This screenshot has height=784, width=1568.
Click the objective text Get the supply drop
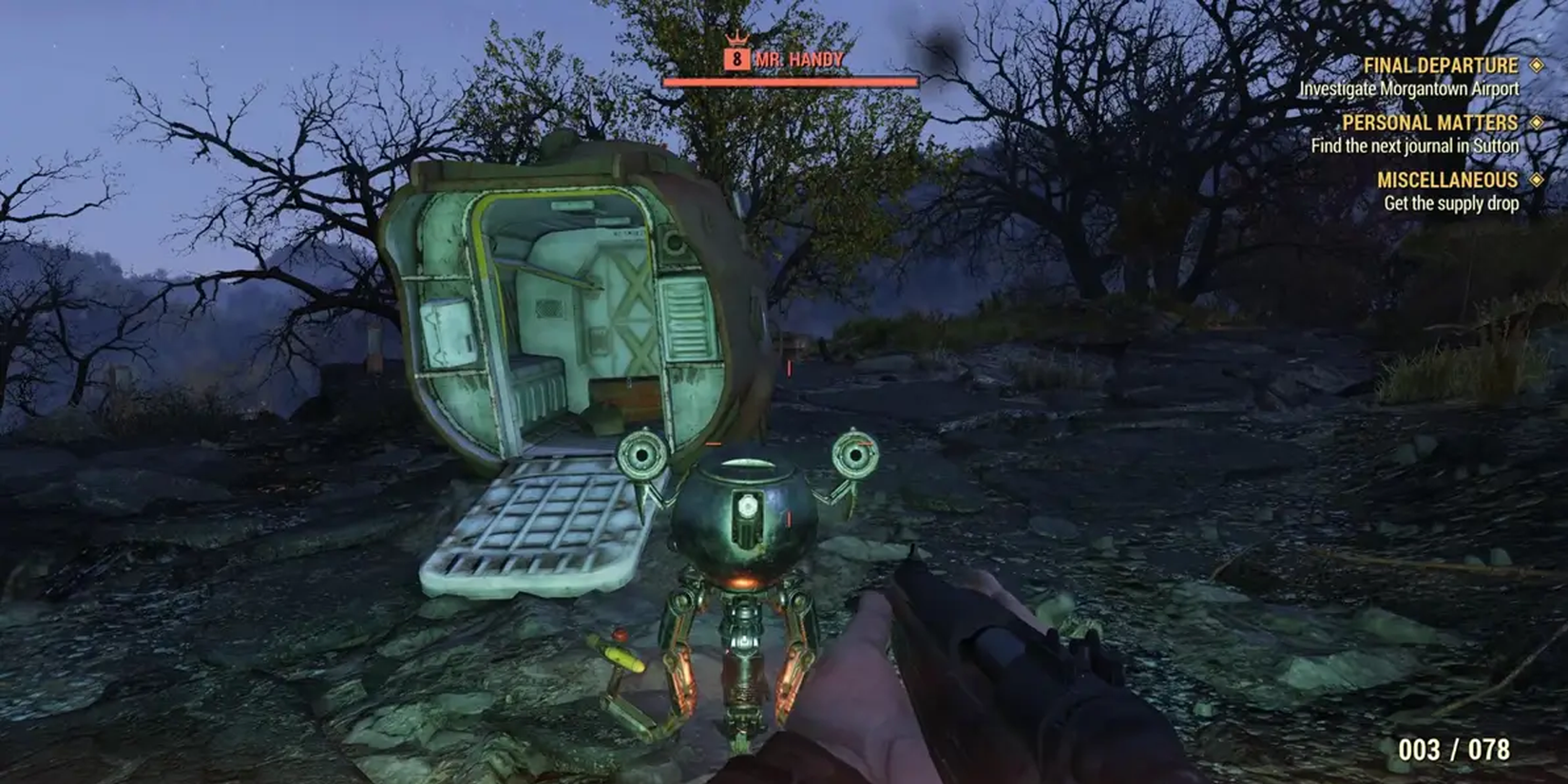click(x=1452, y=202)
